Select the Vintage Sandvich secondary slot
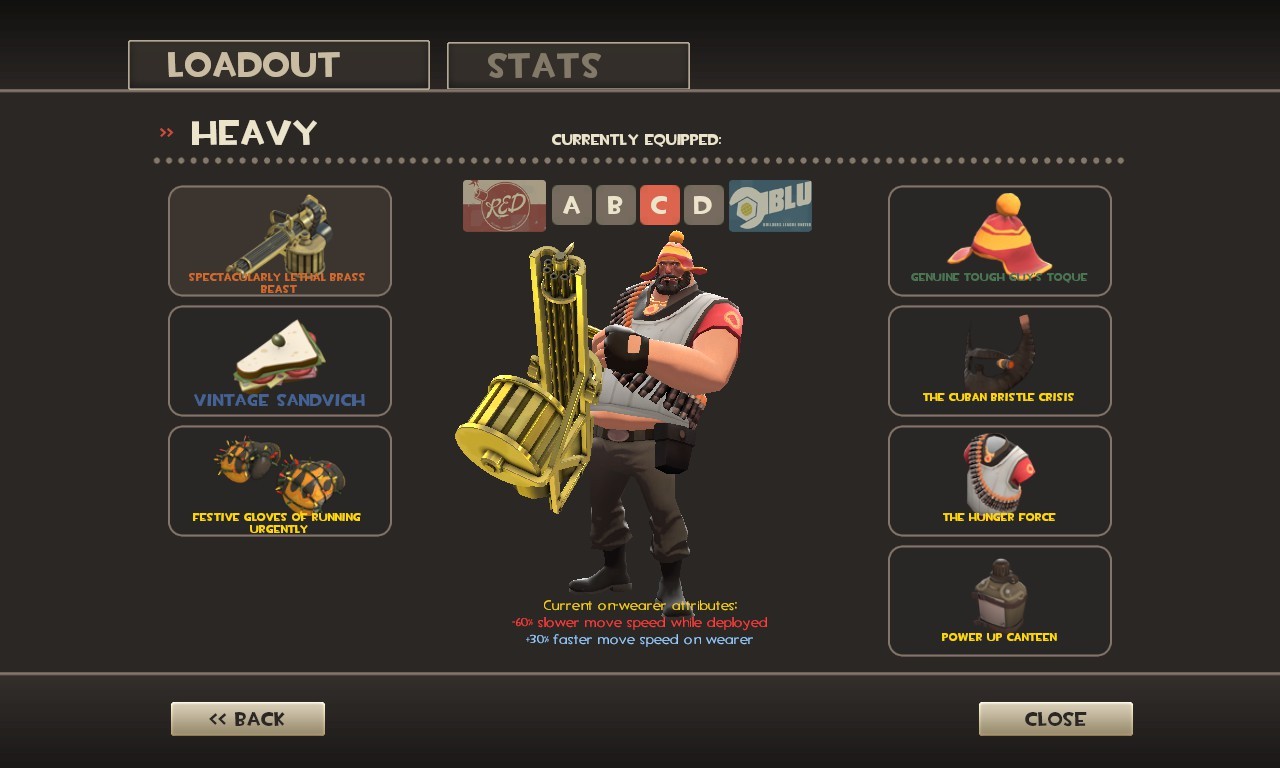Screen dimensions: 1280x768 click(x=279, y=361)
